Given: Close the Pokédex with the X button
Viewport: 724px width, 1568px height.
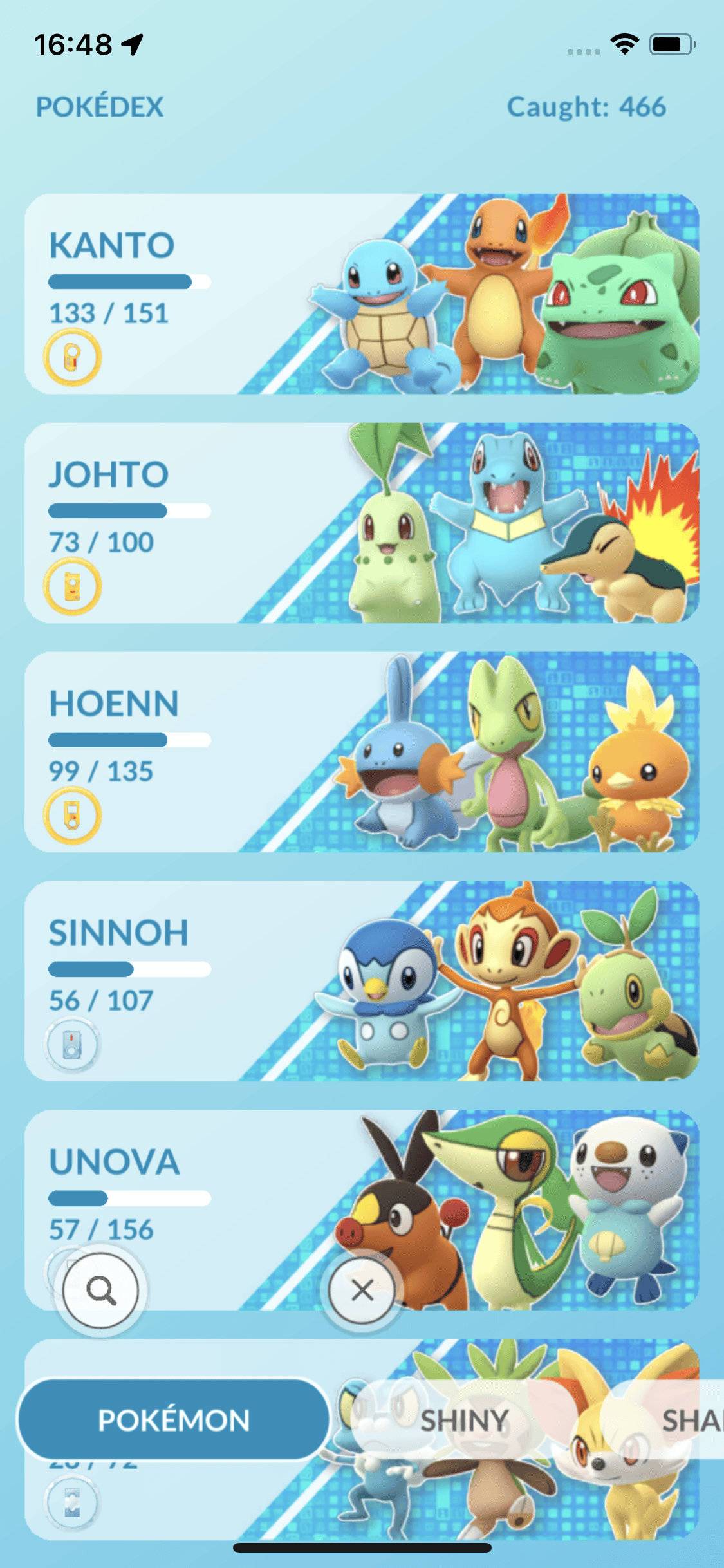Looking at the screenshot, I should (362, 1290).
